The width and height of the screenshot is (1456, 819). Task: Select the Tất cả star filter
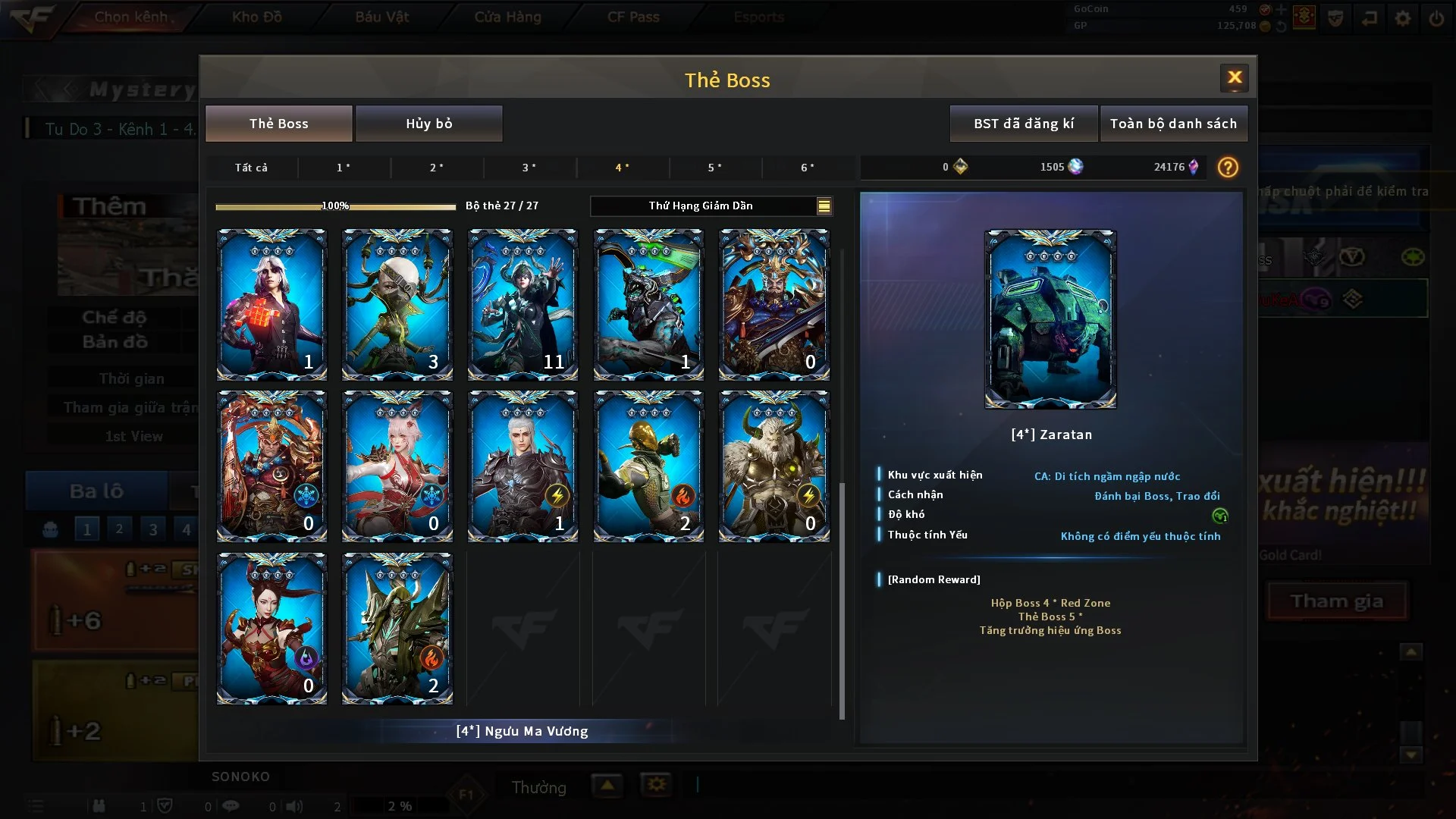[x=251, y=168]
